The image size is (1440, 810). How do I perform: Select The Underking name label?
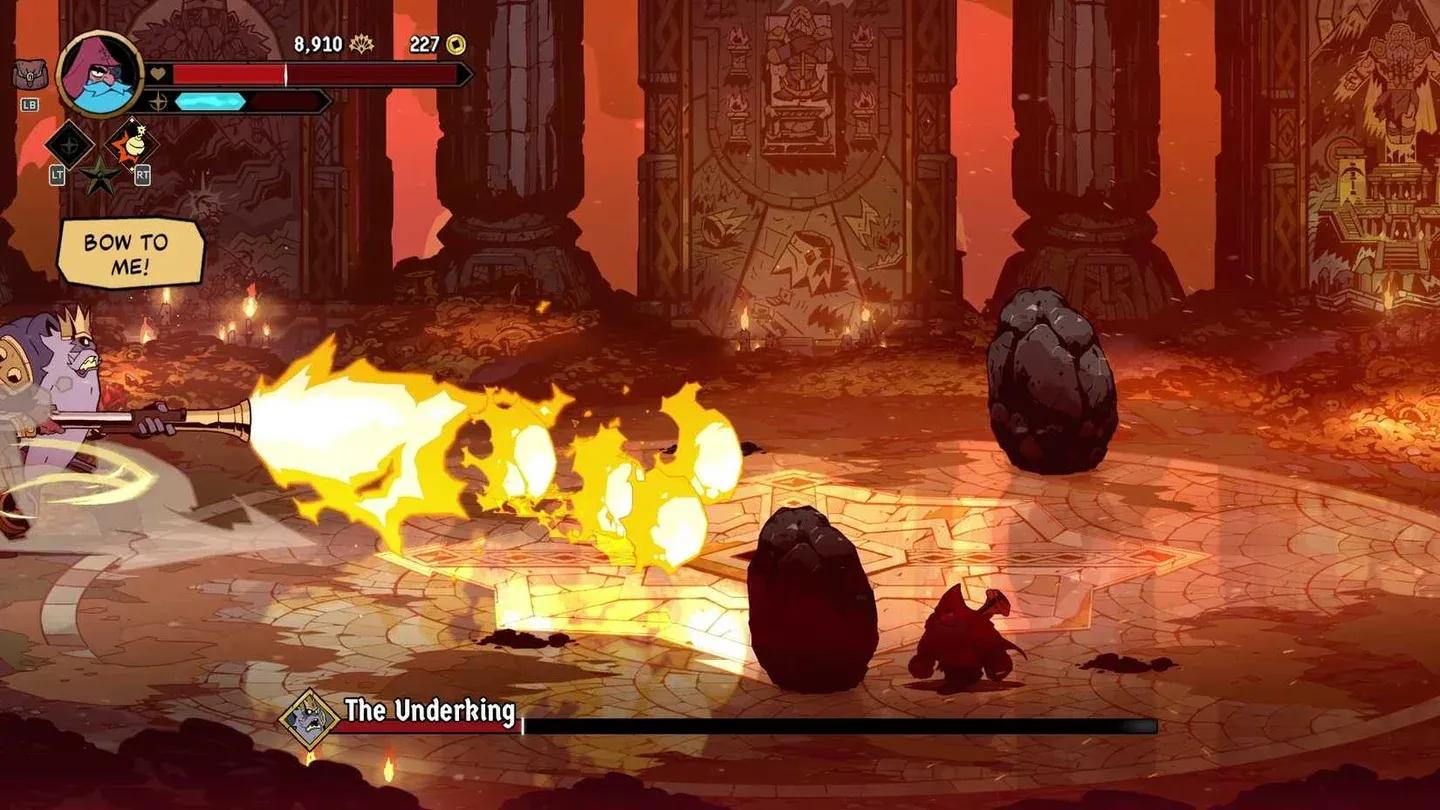pos(430,713)
